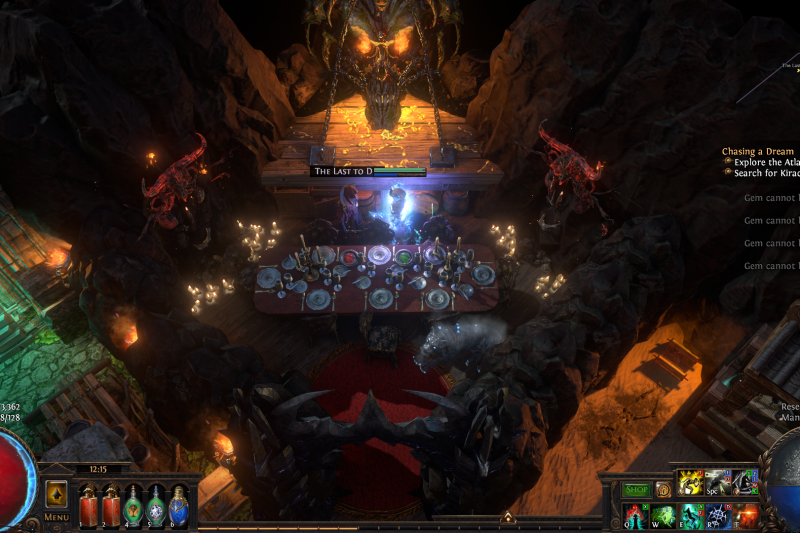The width and height of the screenshot is (800, 533).
Task: Select the grey skill labeled Spc
Action: pyautogui.click(x=717, y=483)
